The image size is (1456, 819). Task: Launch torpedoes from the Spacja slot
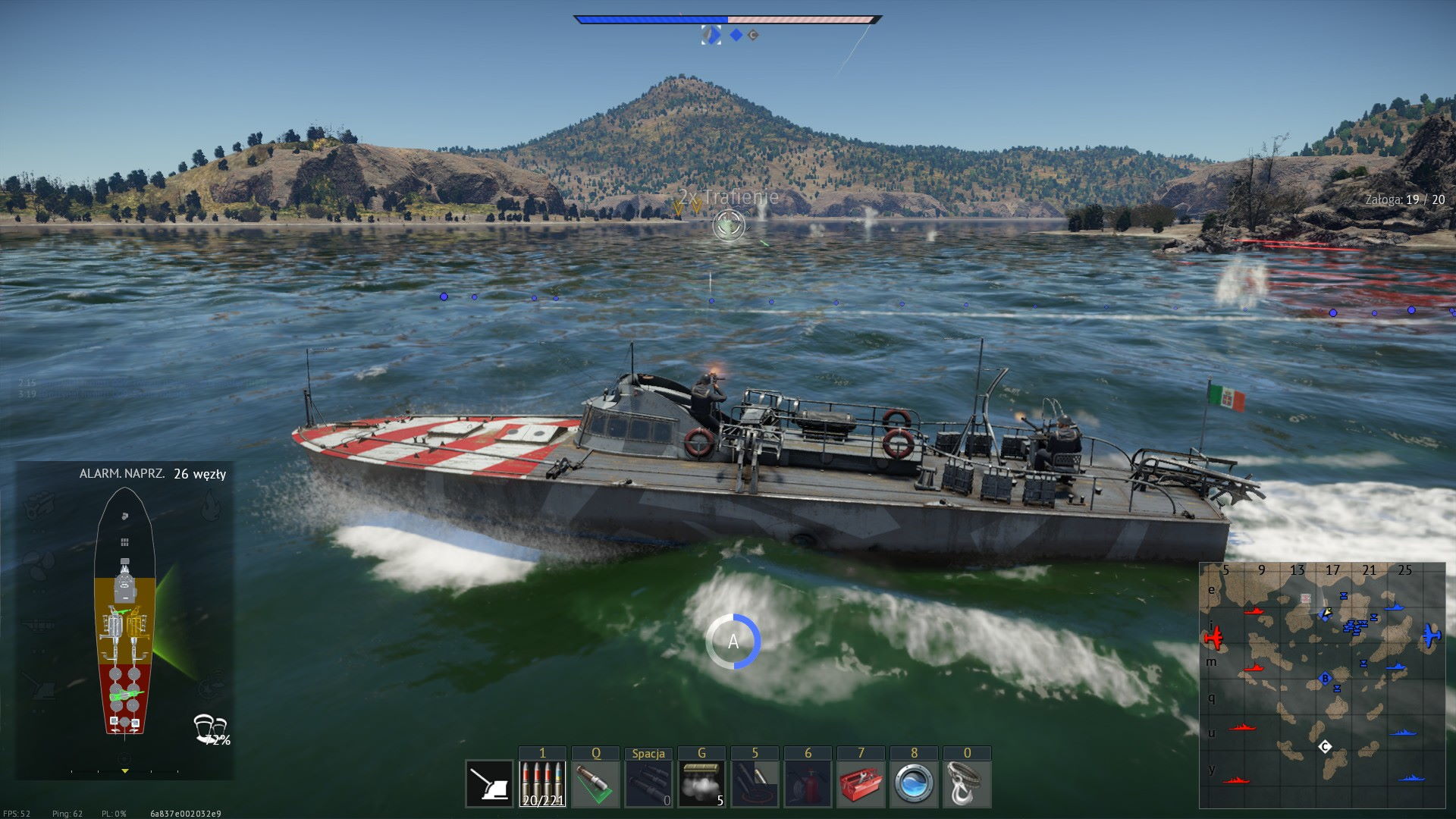coord(648,783)
